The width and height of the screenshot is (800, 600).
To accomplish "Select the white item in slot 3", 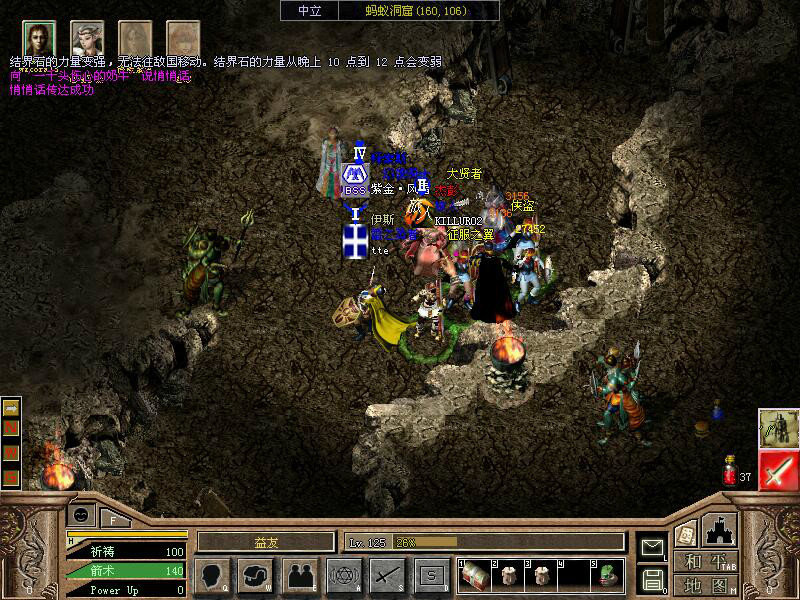I will [541, 574].
